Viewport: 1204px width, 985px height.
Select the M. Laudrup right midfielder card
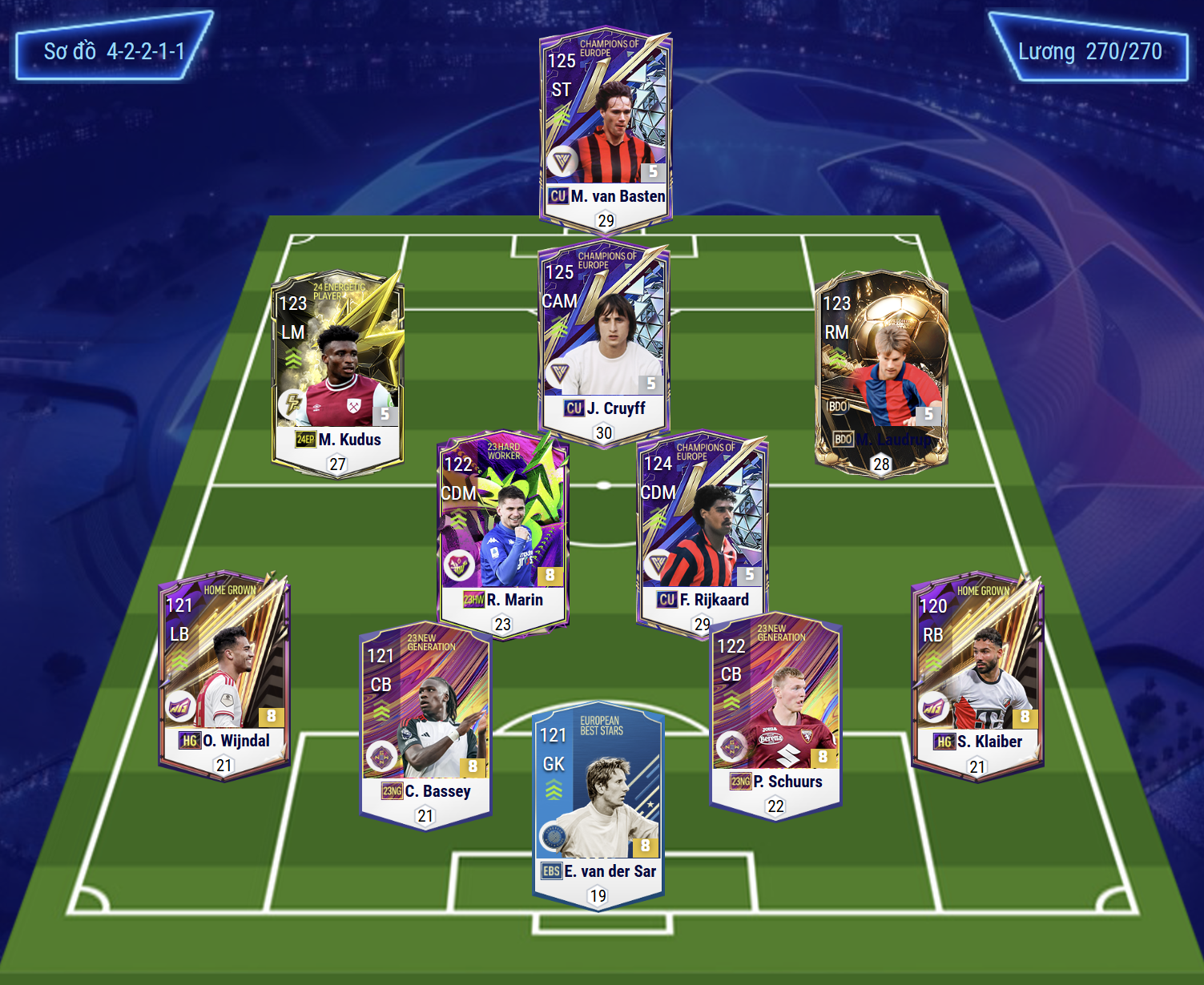pyautogui.click(x=881, y=370)
